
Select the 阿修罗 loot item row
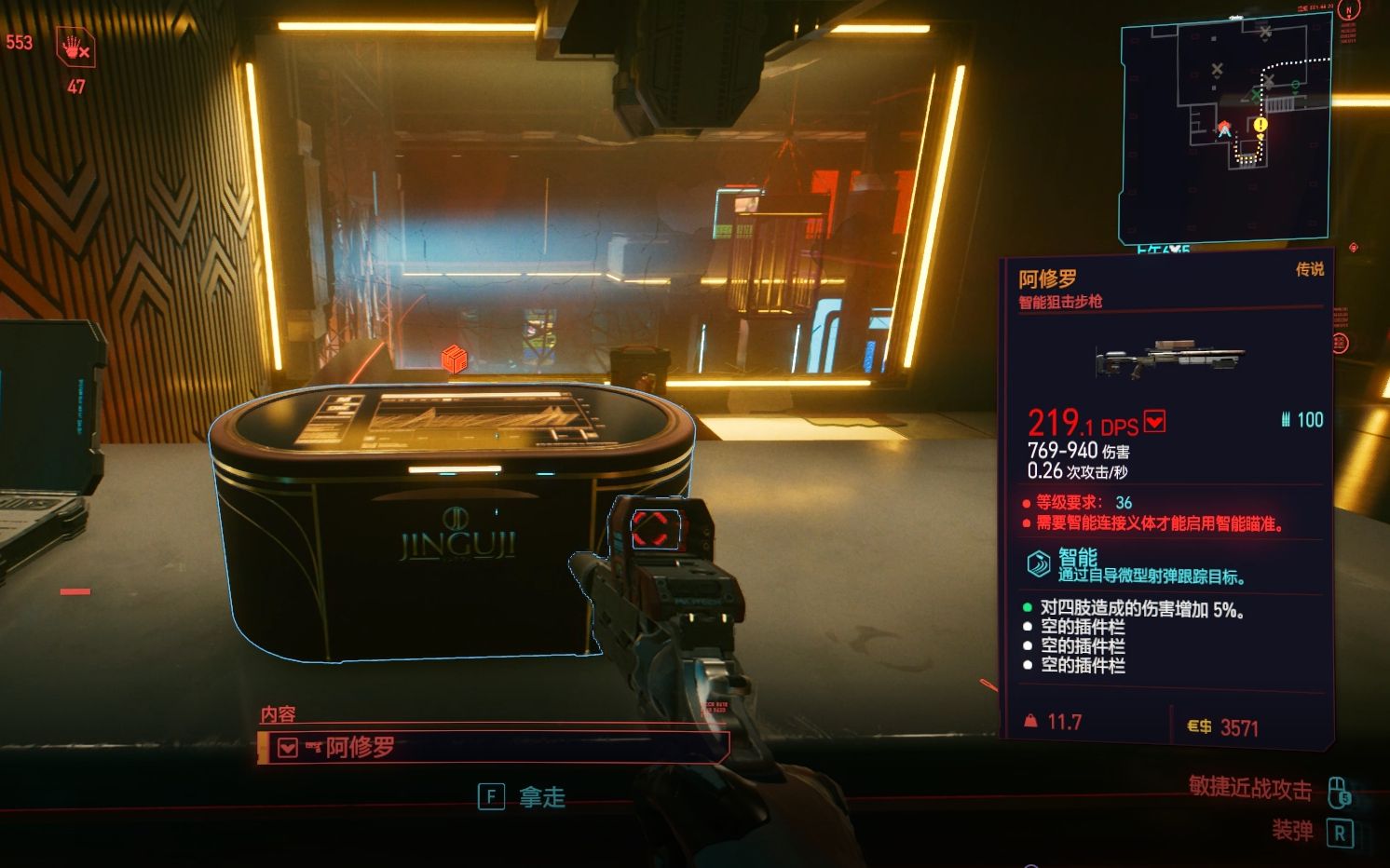tap(492, 747)
